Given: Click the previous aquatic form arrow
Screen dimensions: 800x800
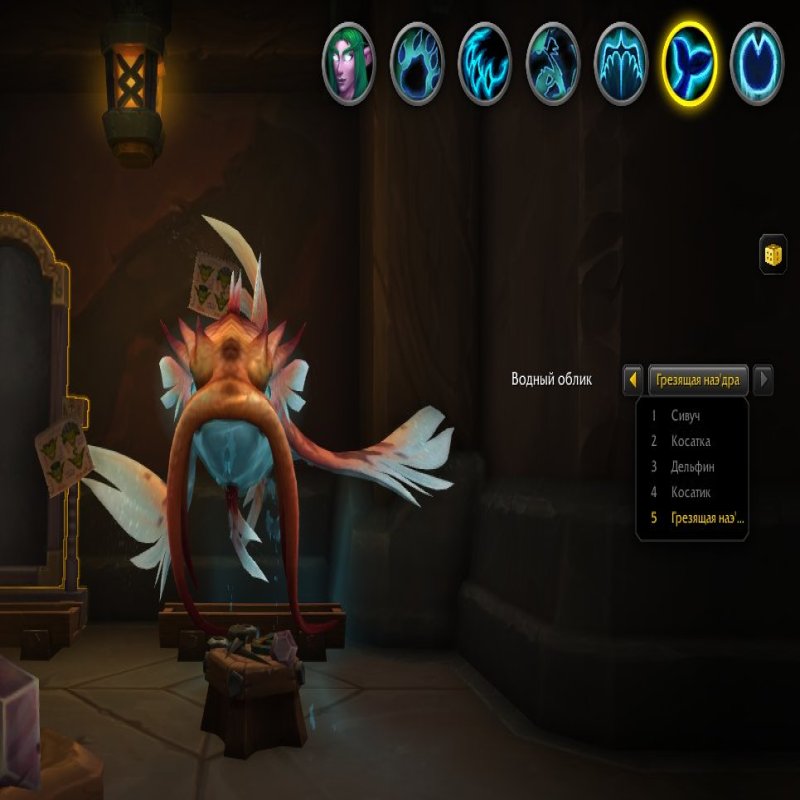Looking at the screenshot, I should [633, 380].
